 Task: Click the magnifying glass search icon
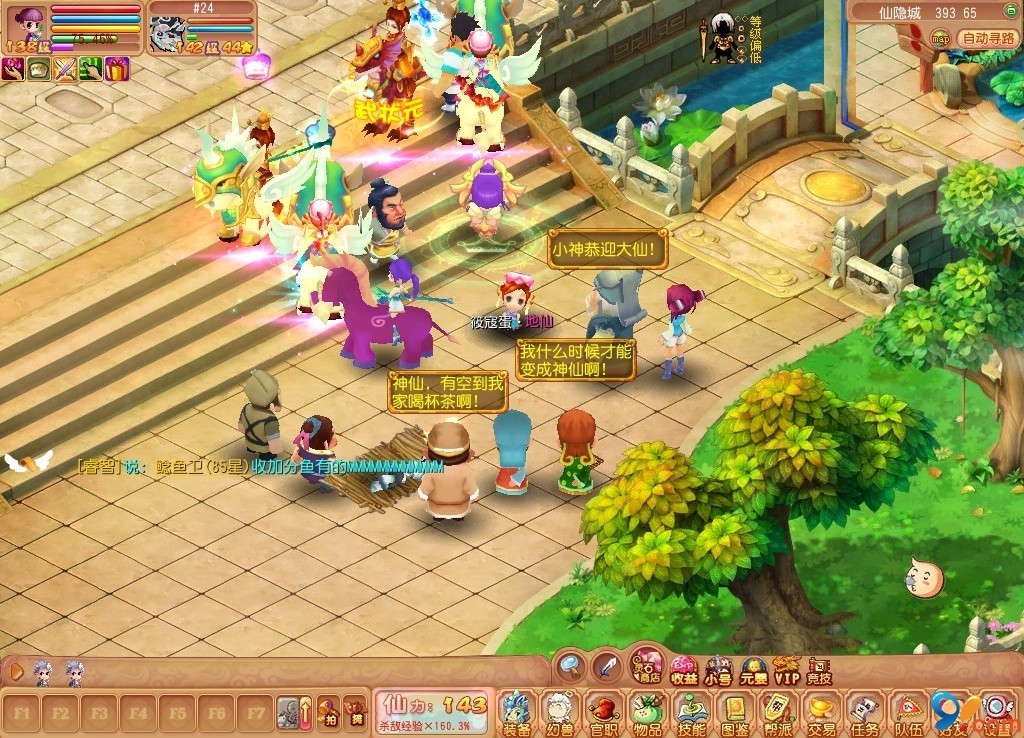click(570, 665)
